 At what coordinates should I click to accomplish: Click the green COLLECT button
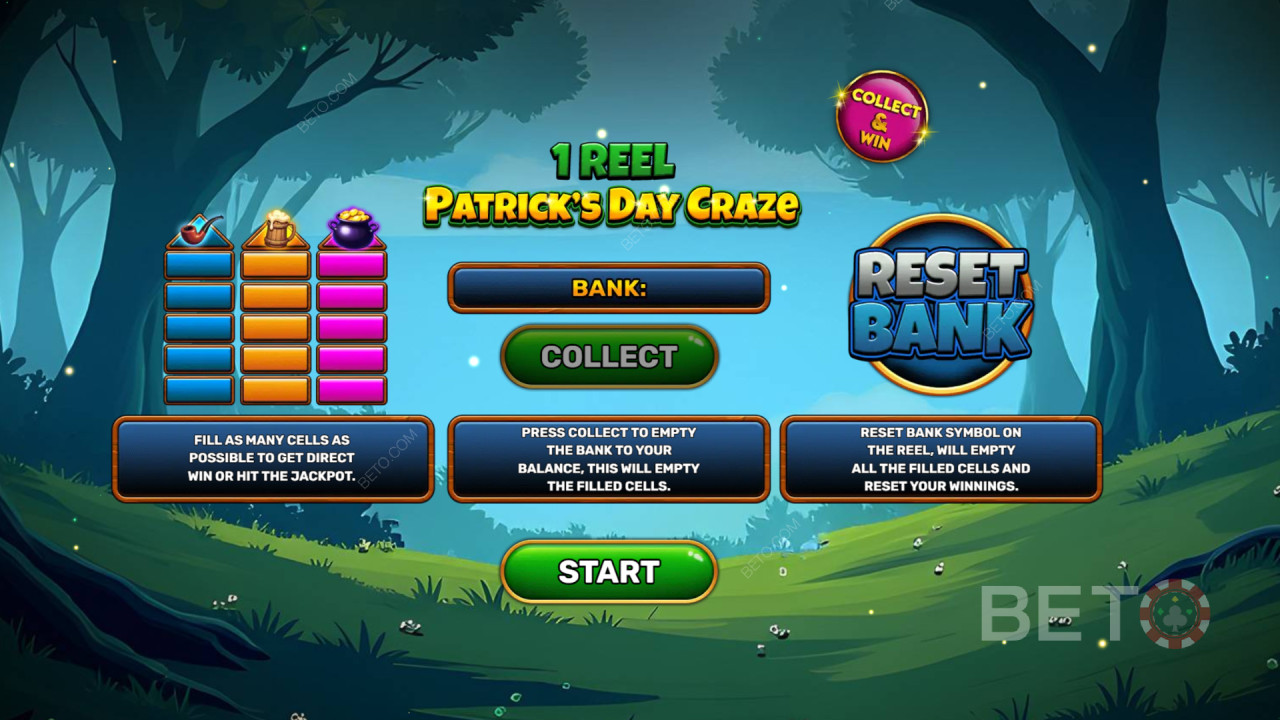(x=609, y=357)
